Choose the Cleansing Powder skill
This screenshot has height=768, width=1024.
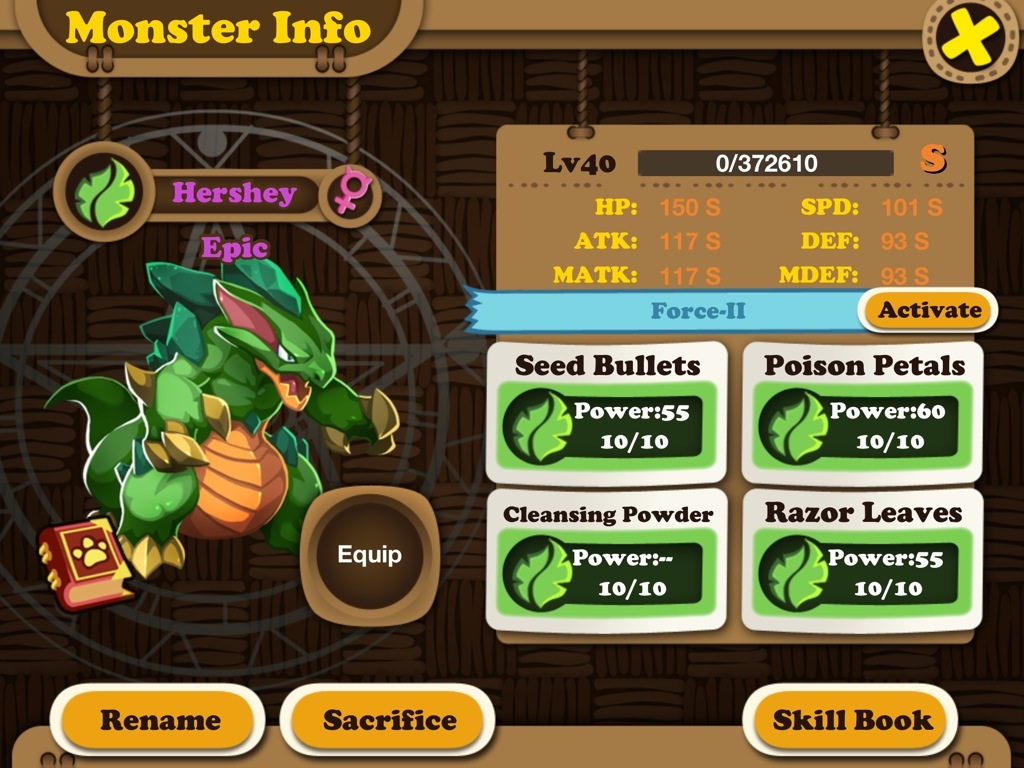(607, 559)
